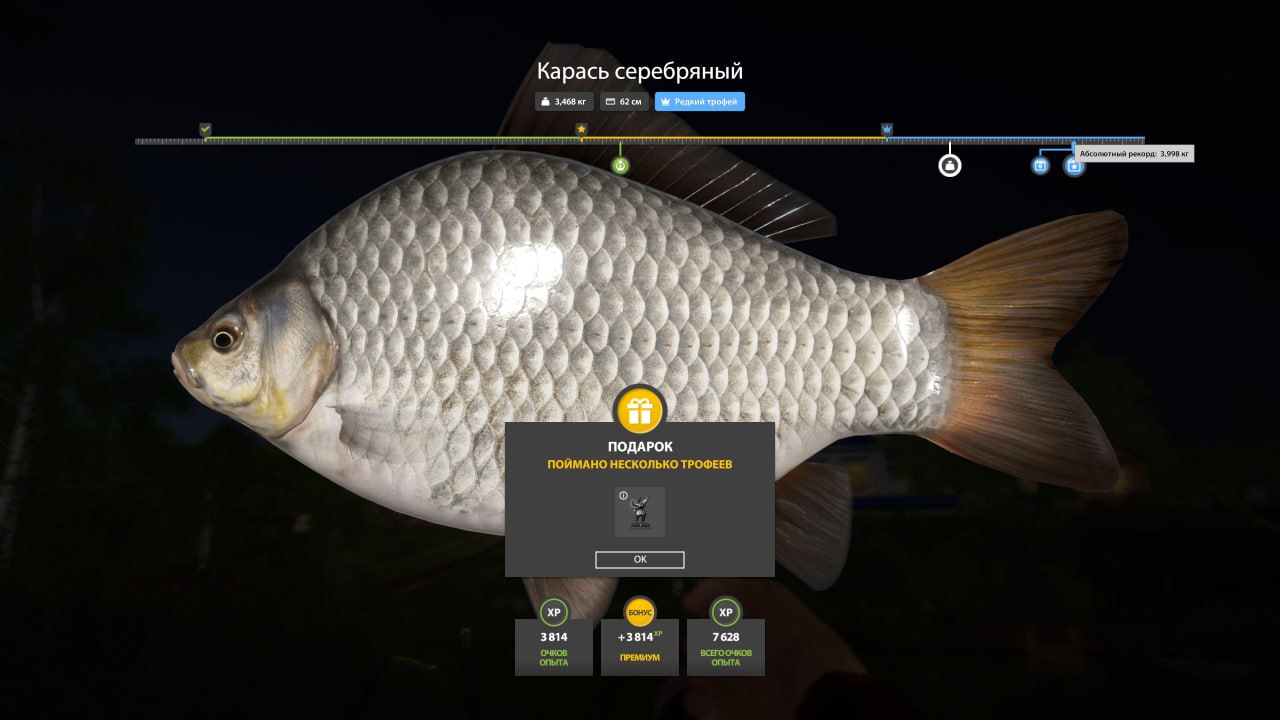The height and width of the screenshot is (720, 1280).
Task: Click the green XP circle above 3 814
Action: click(x=553, y=612)
